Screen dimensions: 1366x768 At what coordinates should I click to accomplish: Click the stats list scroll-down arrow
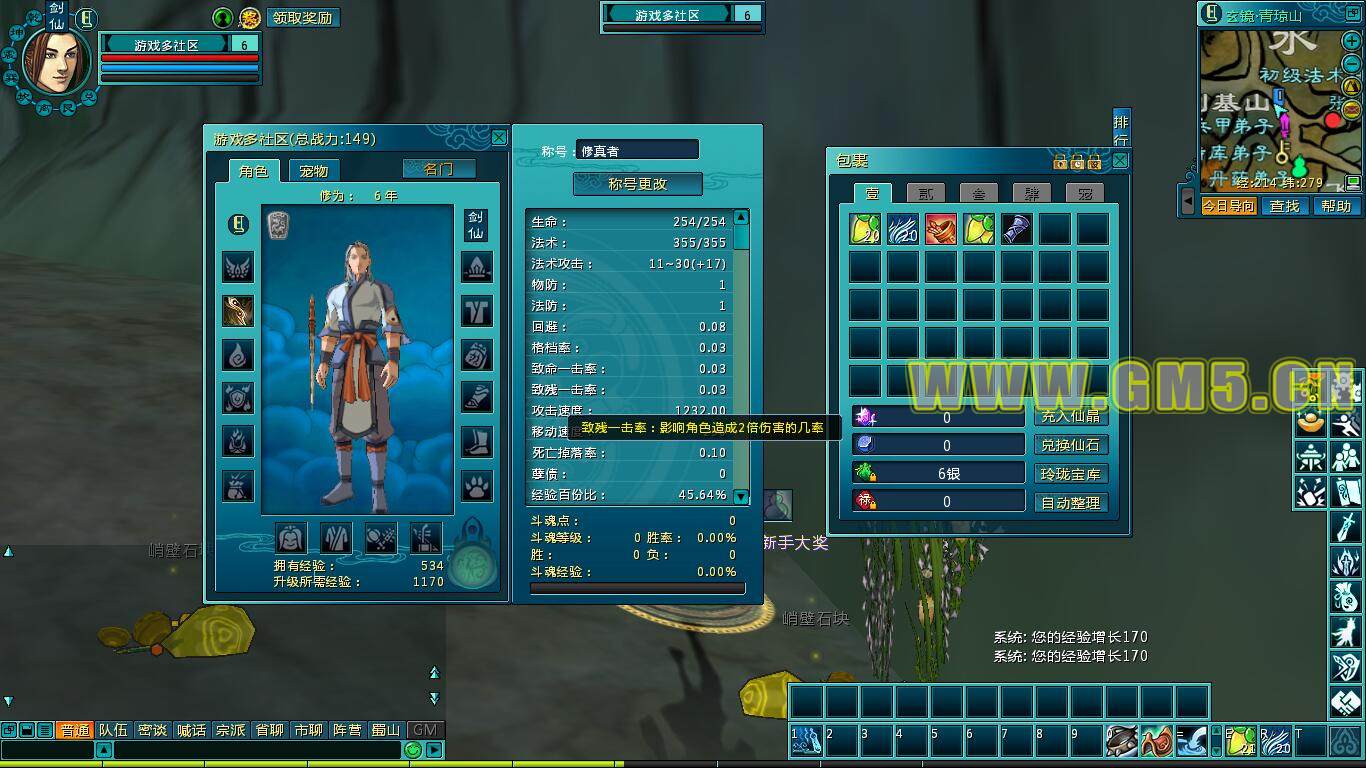click(x=741, y=497)
